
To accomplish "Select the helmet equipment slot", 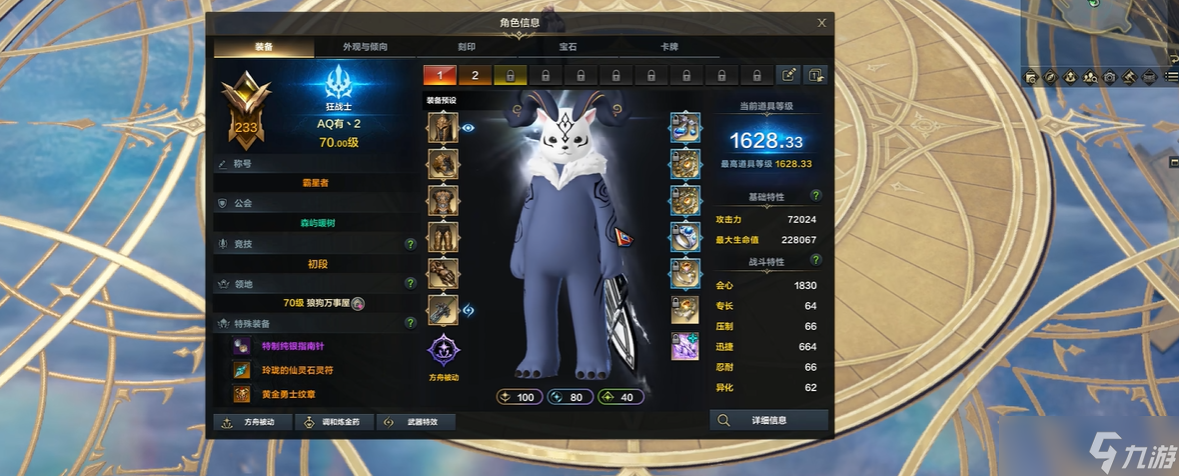I will 443,128.
